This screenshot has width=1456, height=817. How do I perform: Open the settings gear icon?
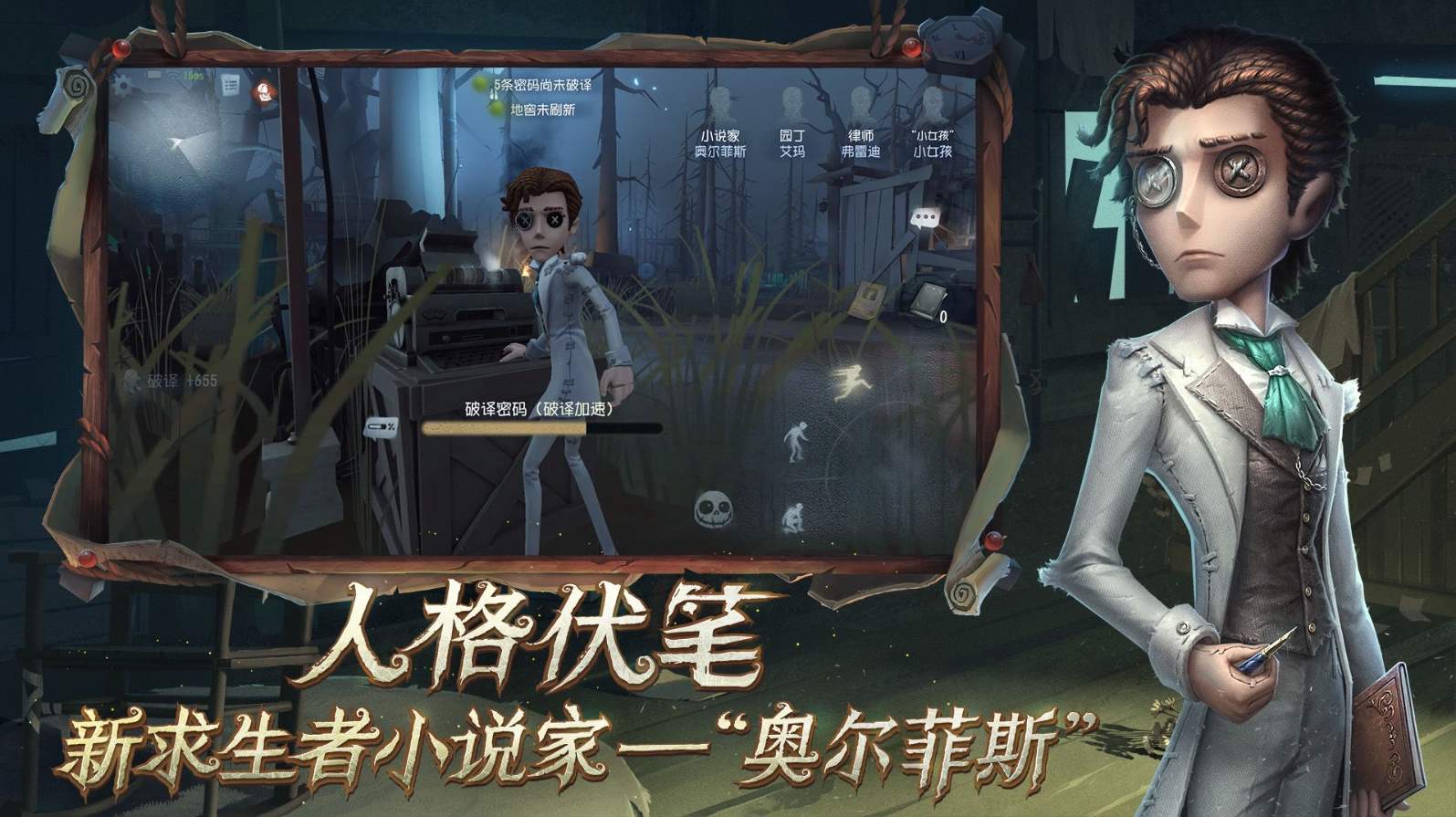coord(122,85)
